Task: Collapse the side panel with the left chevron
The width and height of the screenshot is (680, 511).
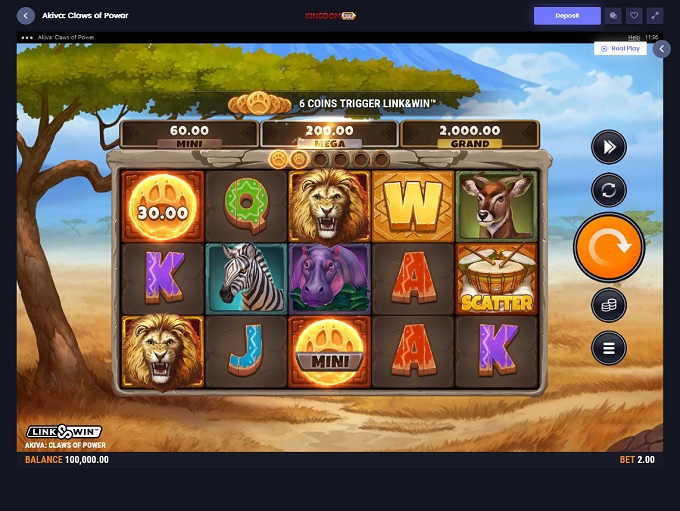Action: pyautogui.click(x=661, y=48)
